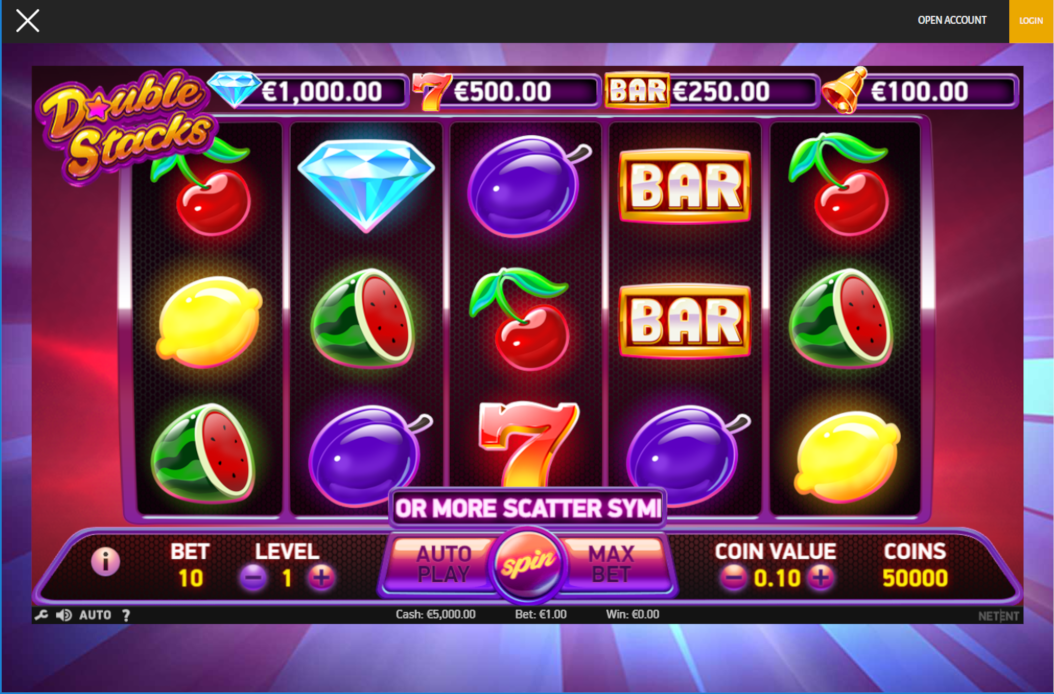Raise the coin value
Image resolution: width=1054 pixels, height=694 pixels.
pos(820,577)
